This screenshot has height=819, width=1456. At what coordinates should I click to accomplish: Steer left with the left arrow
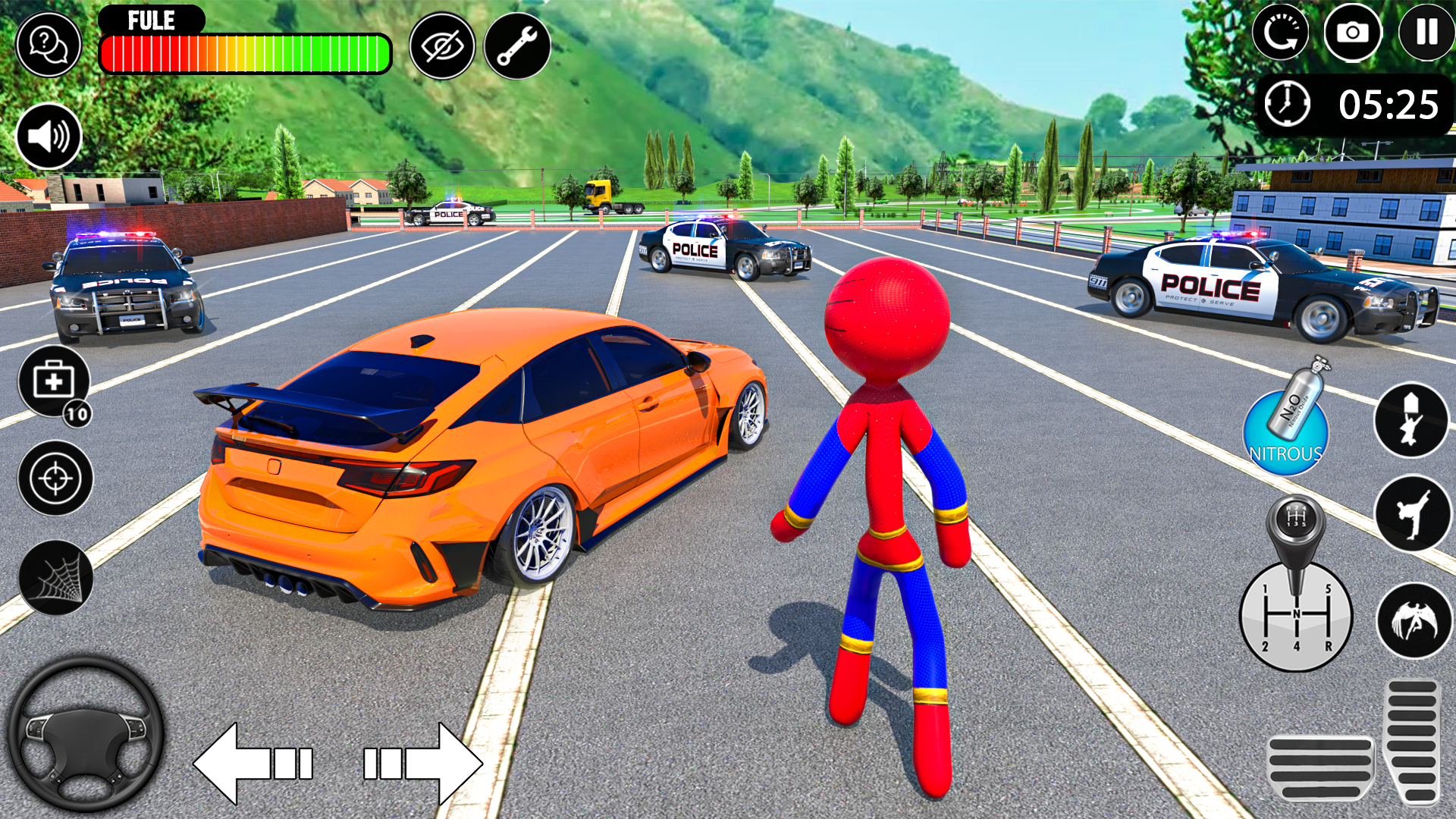[254, 763]
